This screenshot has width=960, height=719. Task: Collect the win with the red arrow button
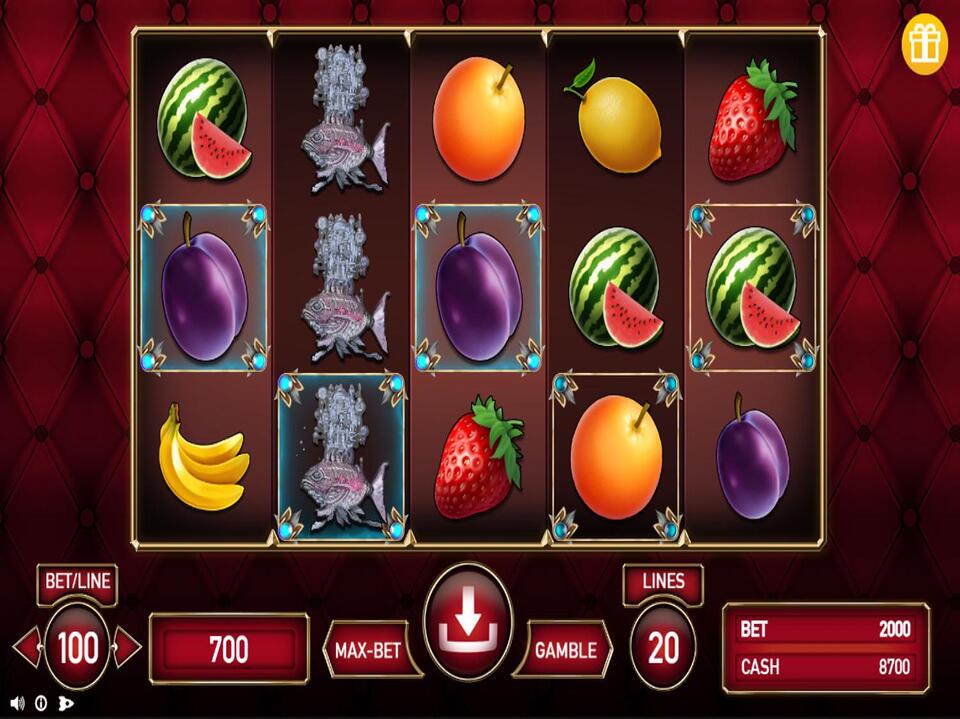click(468, 621)
